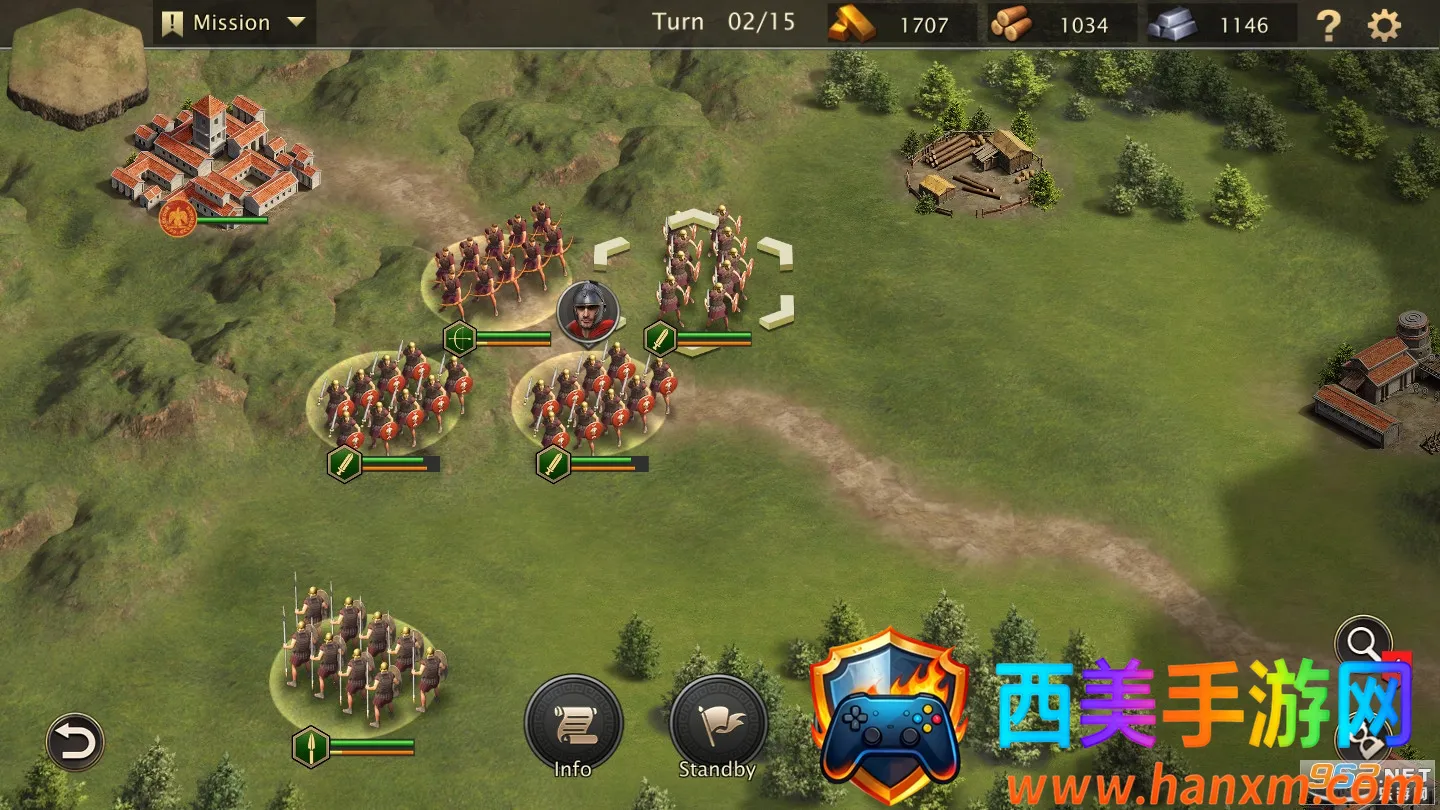Select the general's helmeted portrait
Image resolution: width=1440 pixels, height=810 pixels.
[x=588, y=311]
